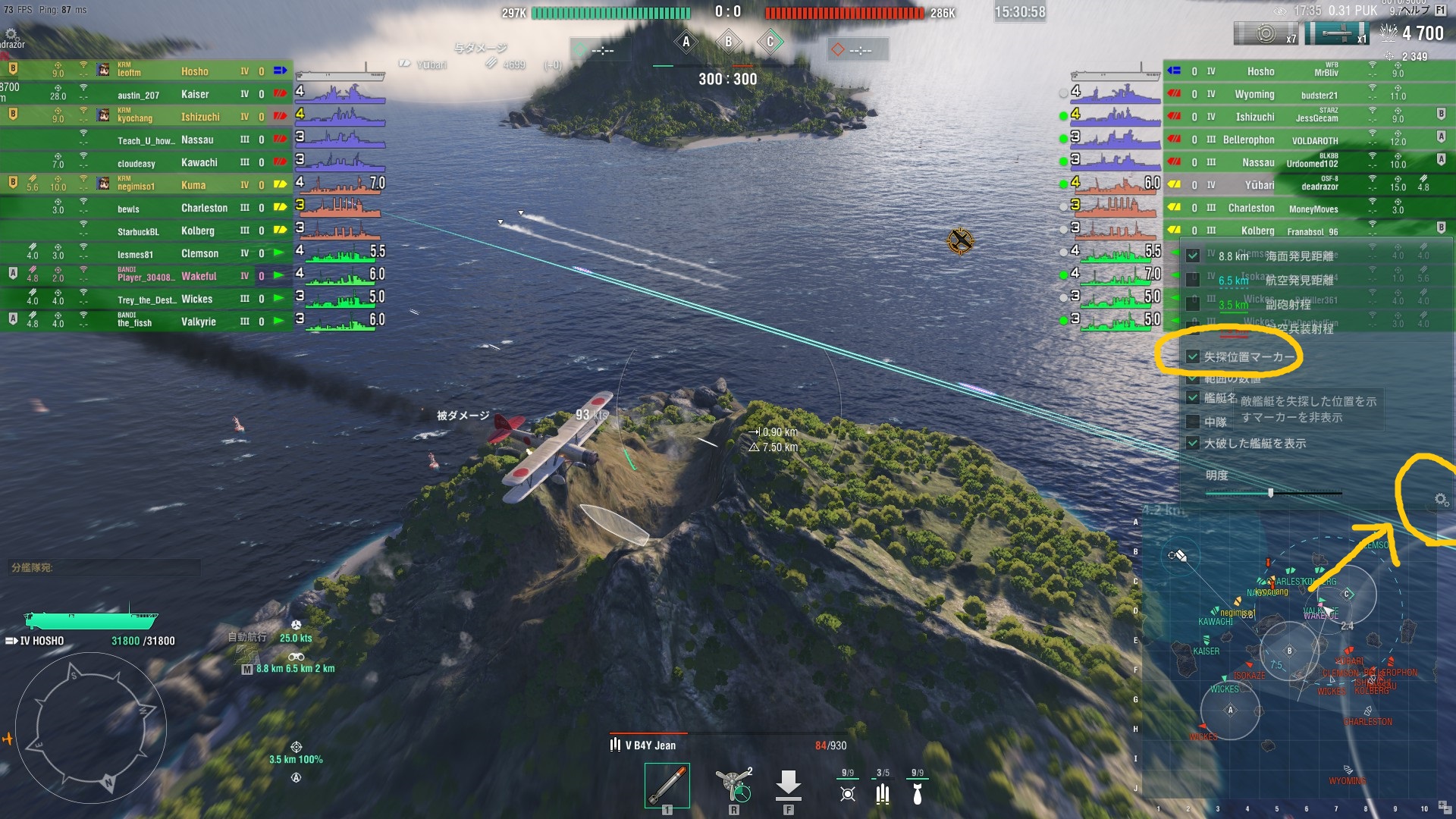Uncheck the 海面発見距離 range option
This screenshot has width=1456, height=819.
tap(1193, 256)
